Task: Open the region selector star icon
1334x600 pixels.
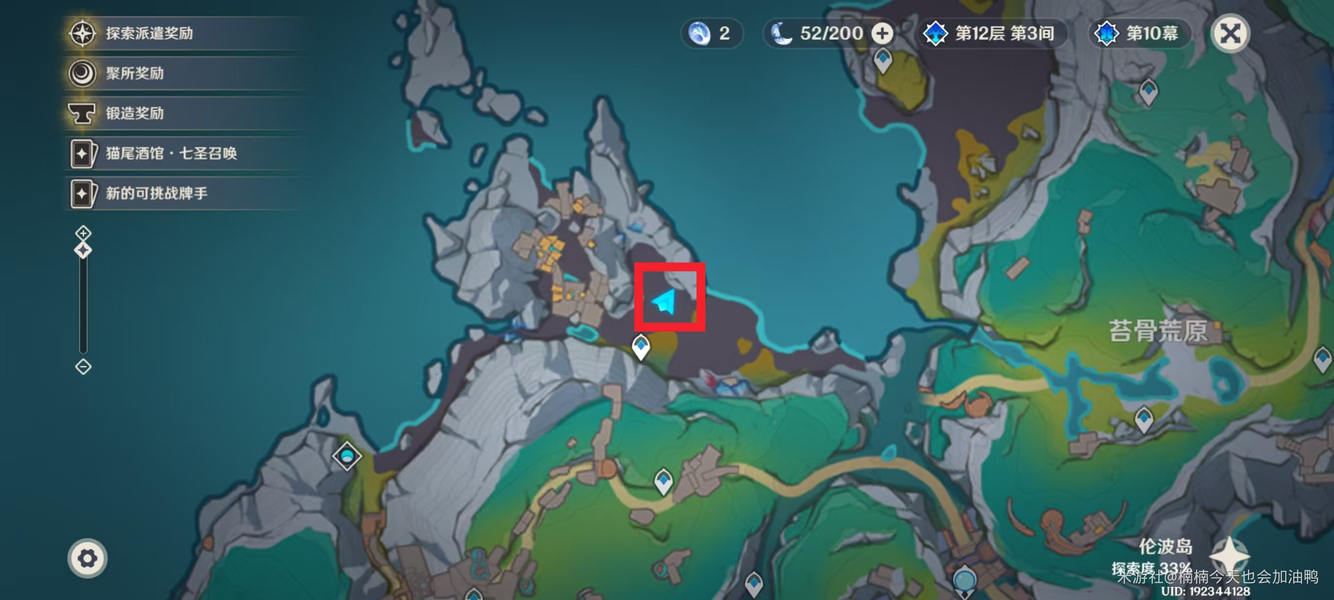Action: coord(1229,556)
